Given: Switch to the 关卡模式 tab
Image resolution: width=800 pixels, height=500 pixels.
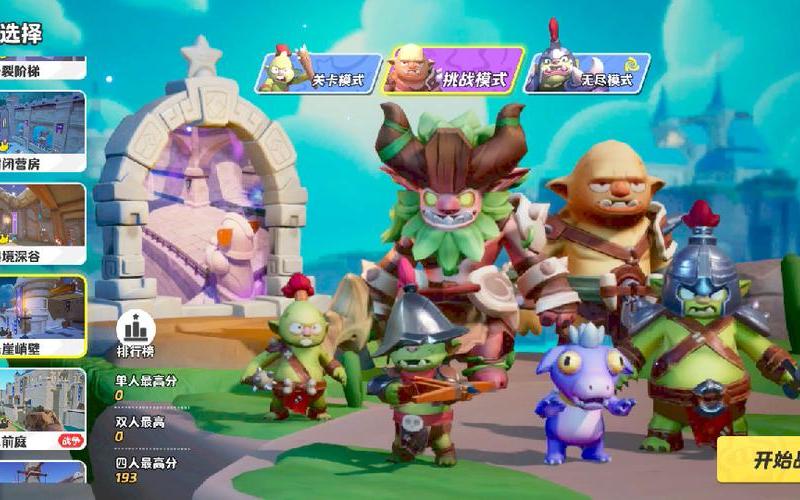Looking at the screenshot, I should 319,75.
